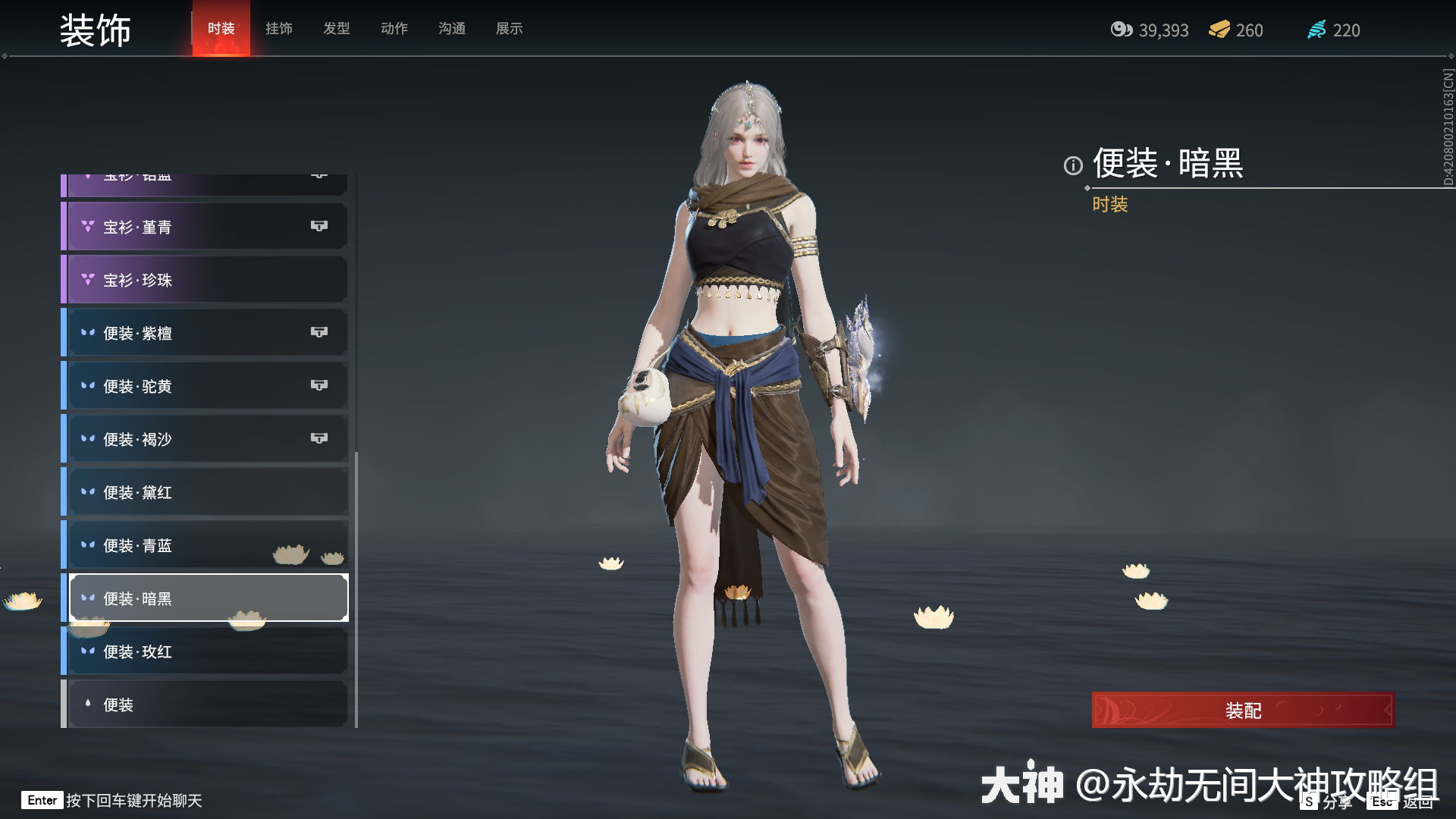
Task: Click the camera icon on 宝衫·堇青 row
Action: coord(319,225)
